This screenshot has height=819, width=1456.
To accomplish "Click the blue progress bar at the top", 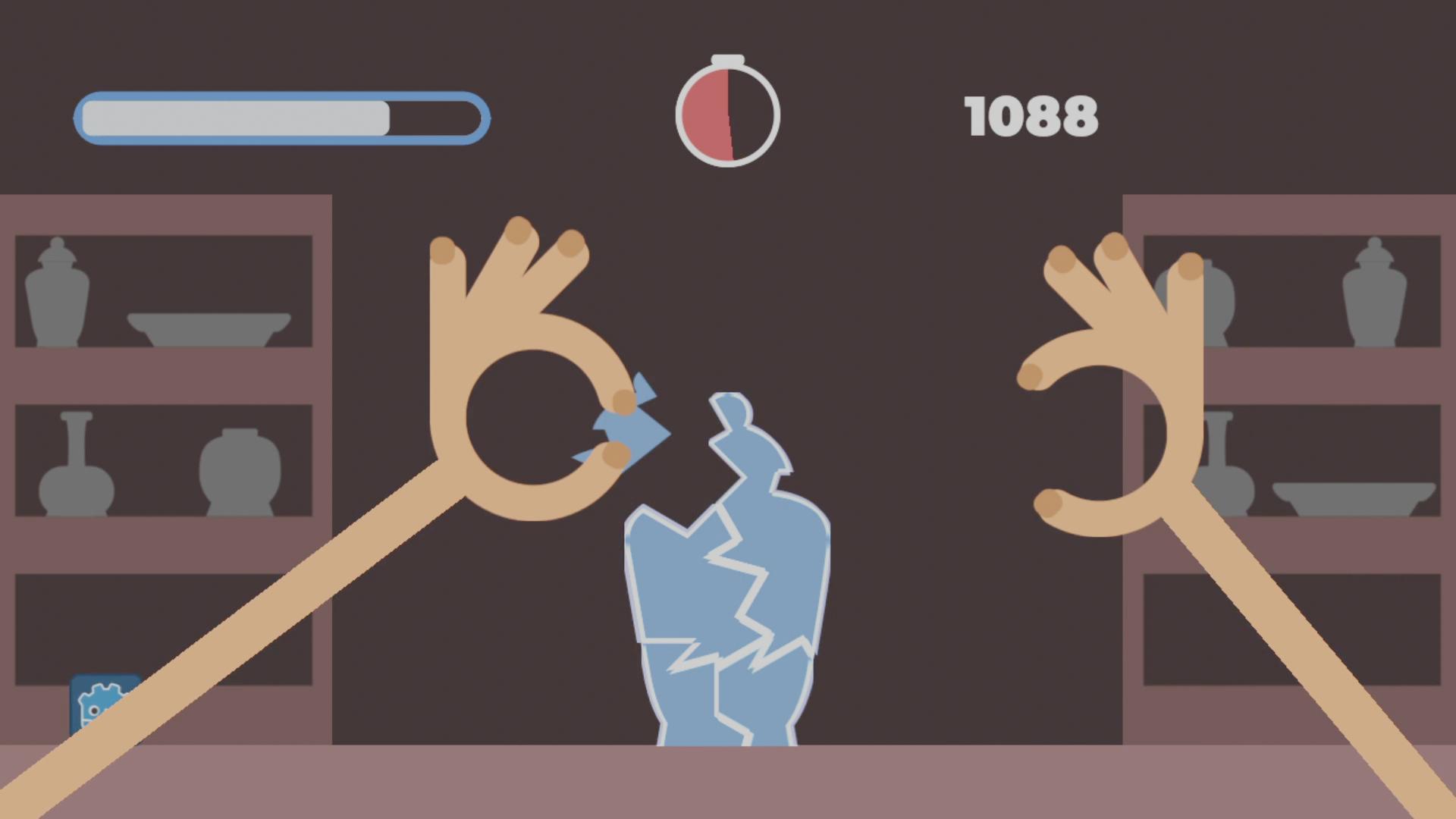I will pos(281,118).
